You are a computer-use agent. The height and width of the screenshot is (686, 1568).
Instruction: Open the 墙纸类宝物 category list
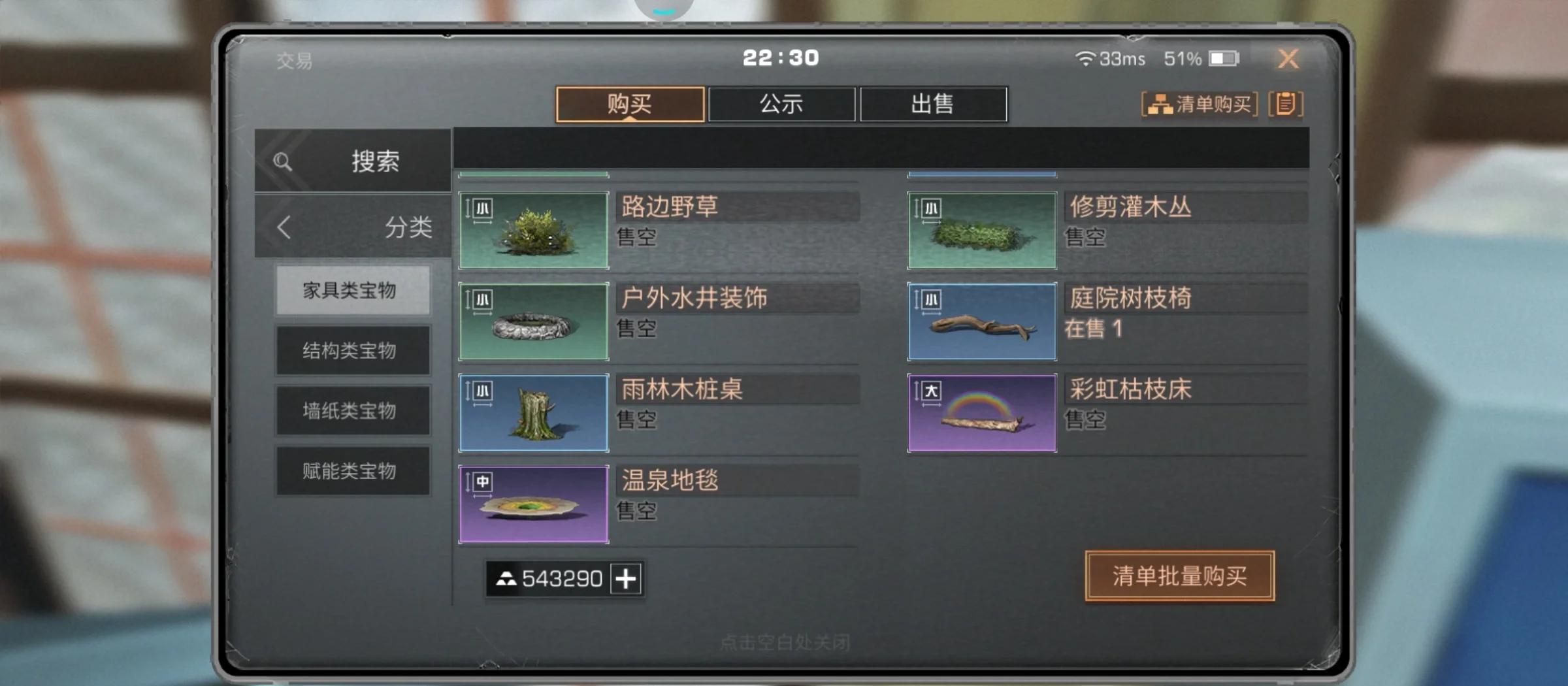click(x=353, y=410)
